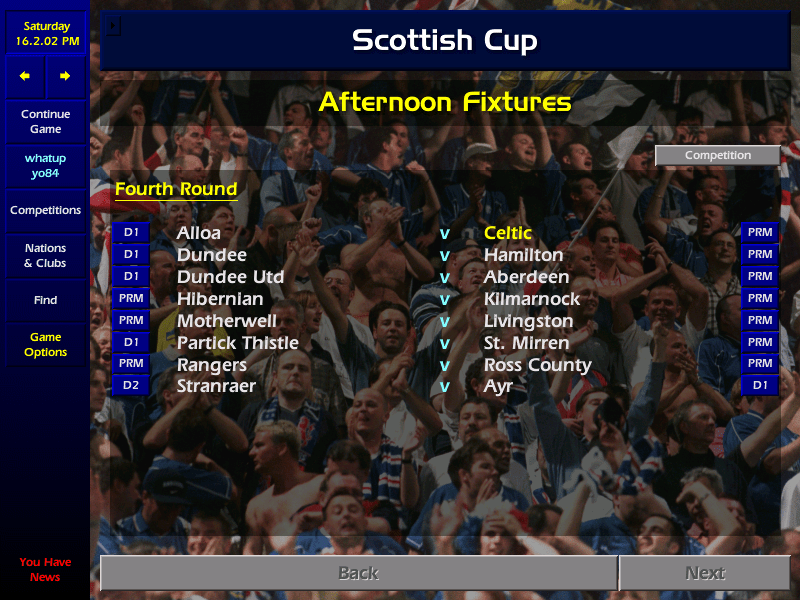This screenshot has height=600, width=800.
Task: Click the Next button
Action: (705, 573)
